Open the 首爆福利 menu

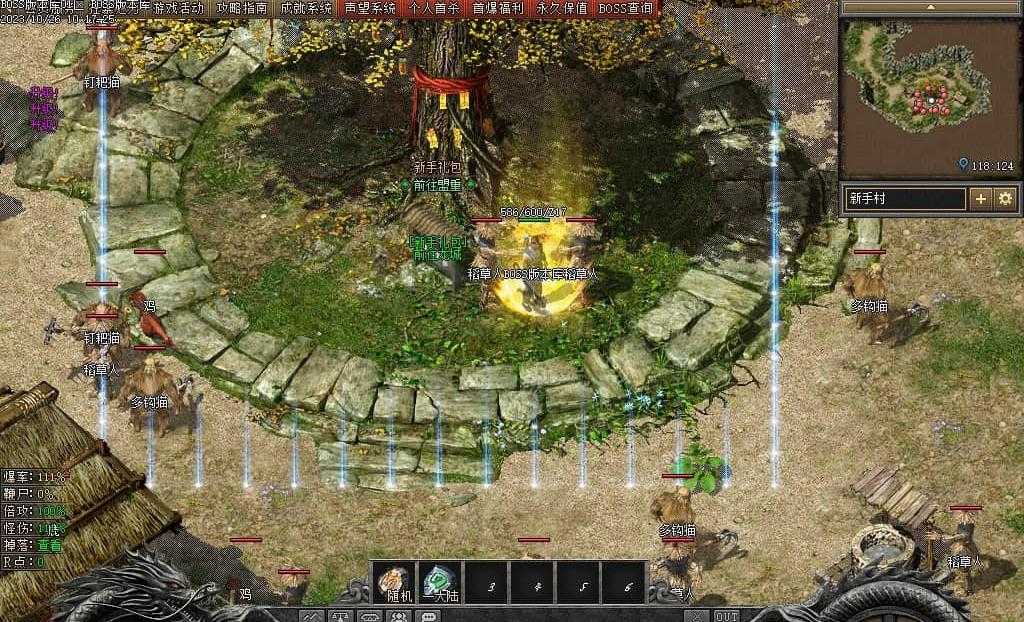pyautogui.click(x=498, y=8)
